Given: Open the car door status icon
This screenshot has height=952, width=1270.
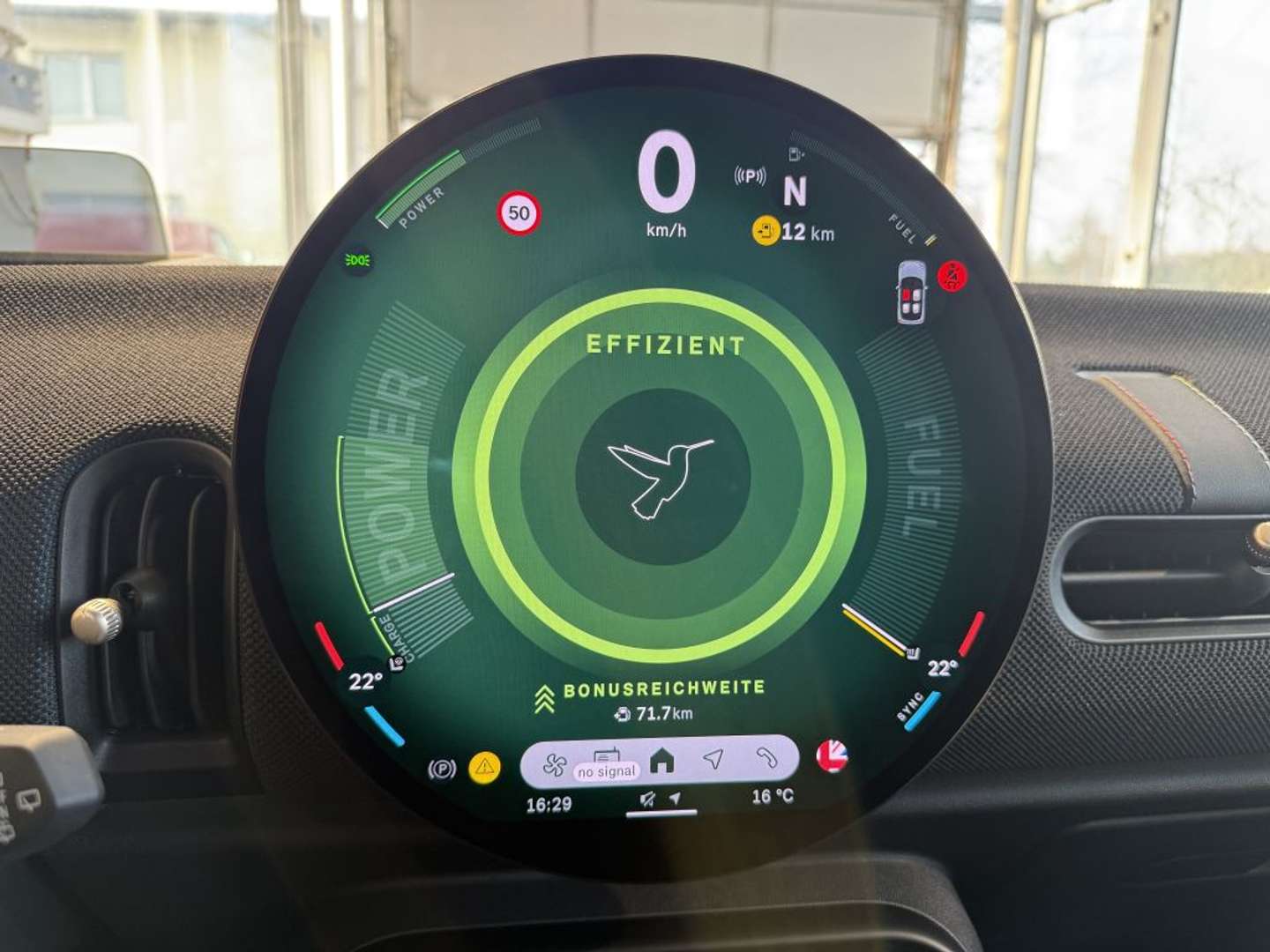Looking at the screenshot, I should coord(911,292).
